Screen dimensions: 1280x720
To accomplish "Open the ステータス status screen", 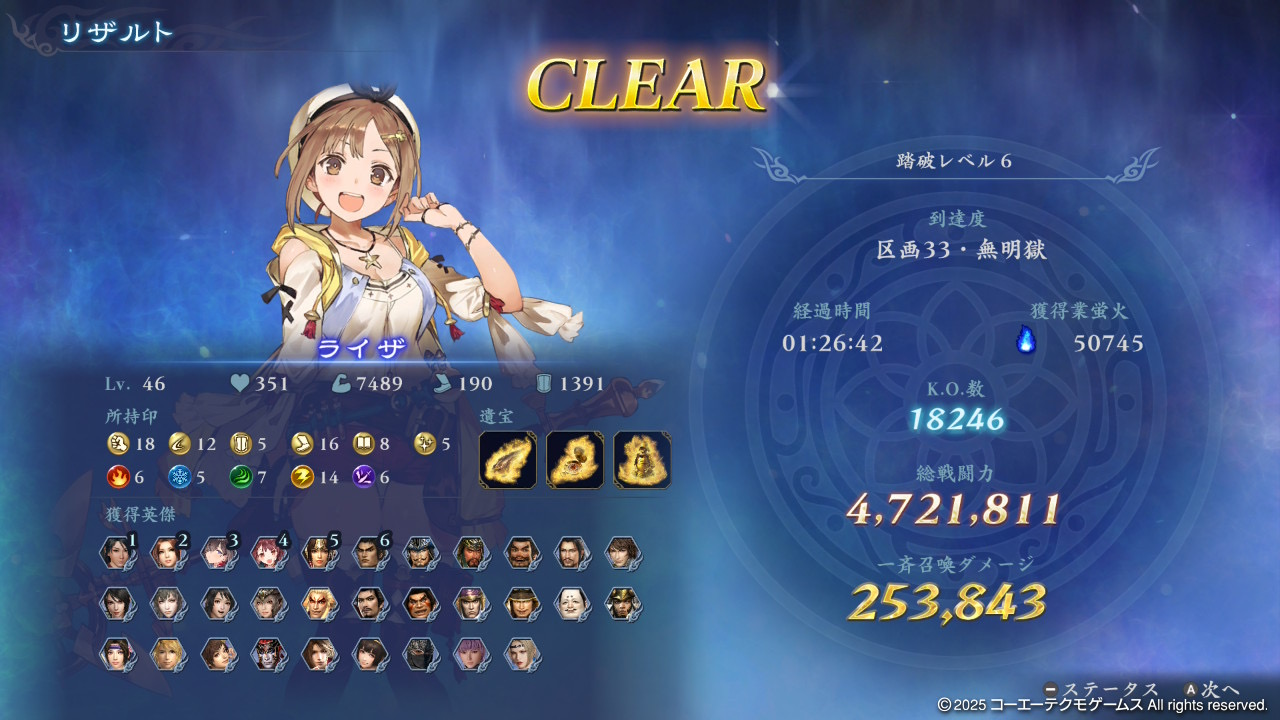I will point(1101,690).
